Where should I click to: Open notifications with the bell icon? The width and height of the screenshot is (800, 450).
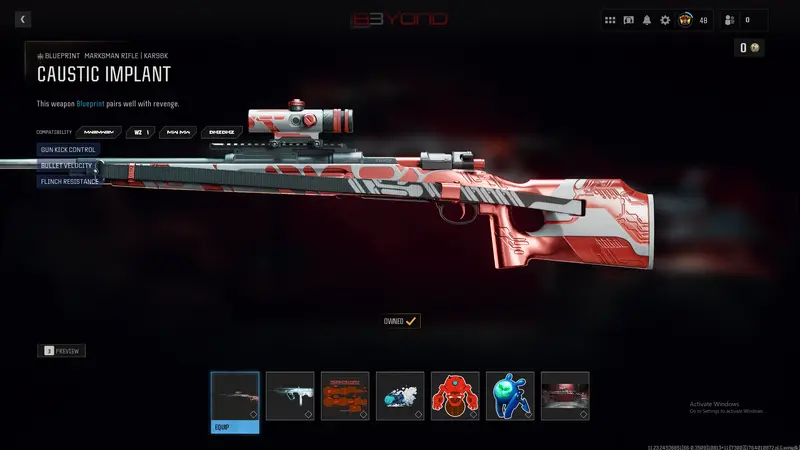click(x=647, y=20)
